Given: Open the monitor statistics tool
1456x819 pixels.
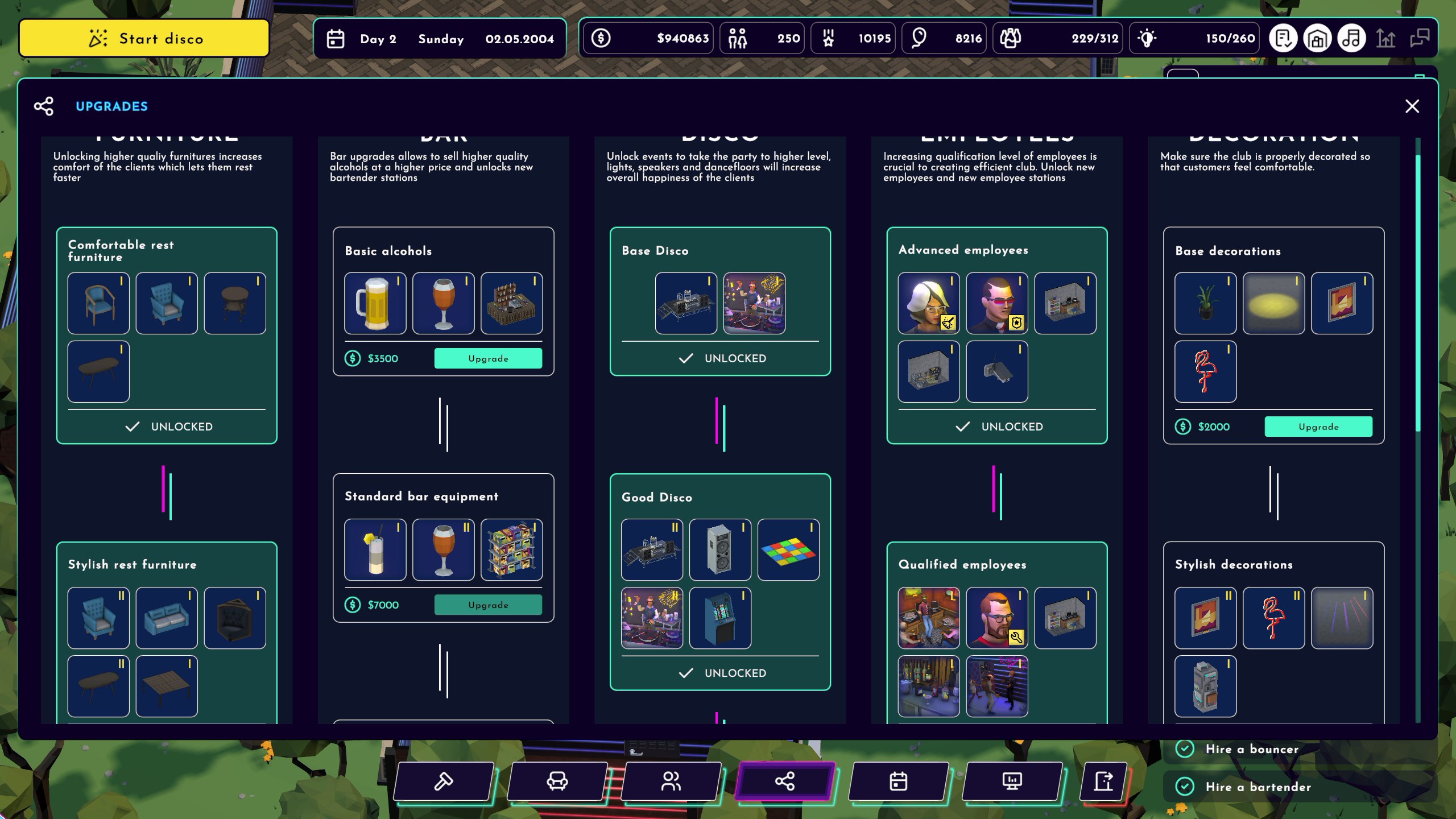Looking at the screenshot, I should click(1012, 781).
